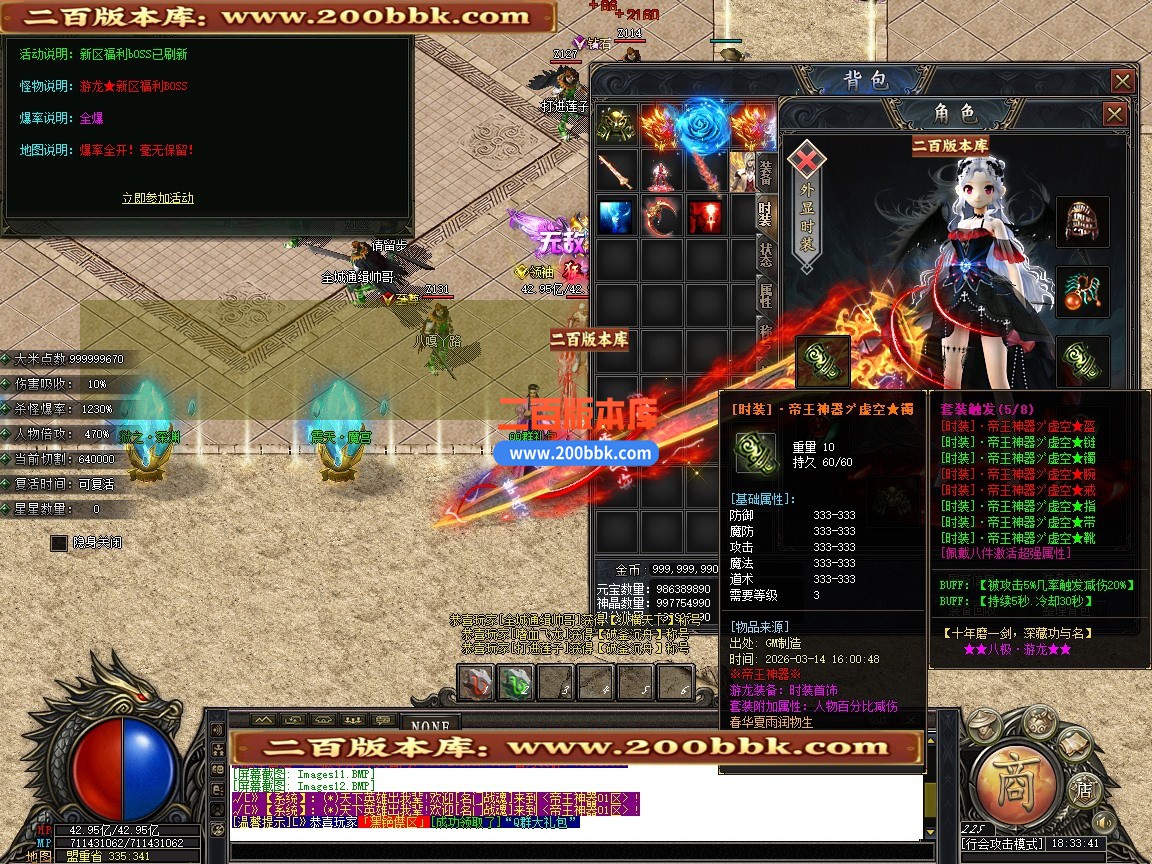Select the equipped necklace fashion slot
Image resolution: width=1152 pixels, height=864 pixels.
coord(1082,292)
